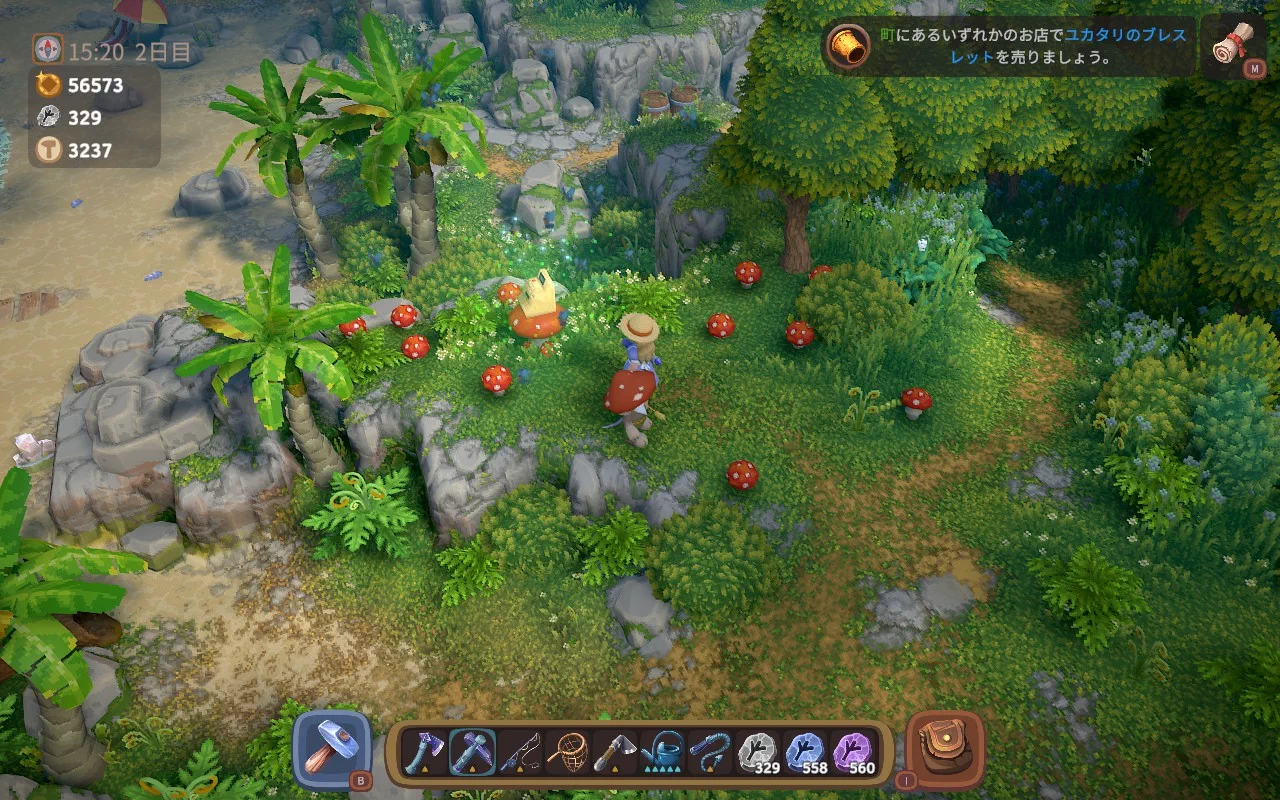Choose the purple rune stone stack of 560
The image size is (1280, 800).
coord(854,751)
